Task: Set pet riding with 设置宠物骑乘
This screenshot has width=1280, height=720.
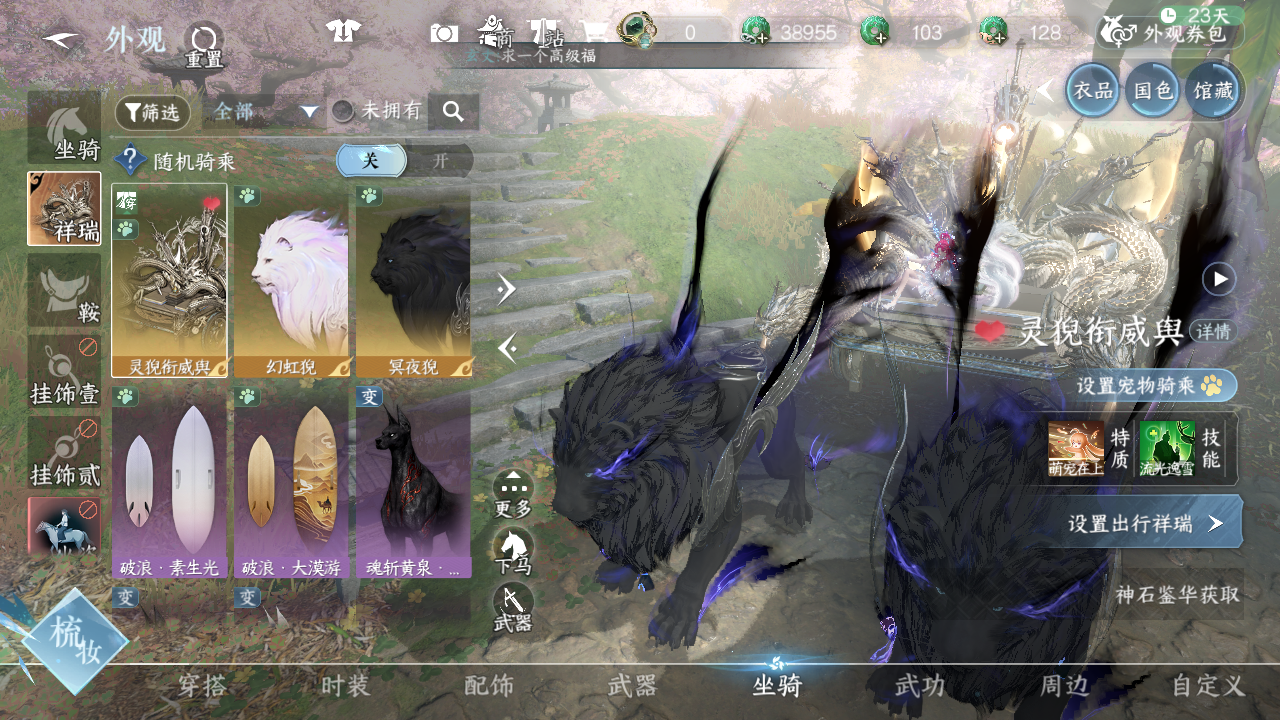Action: tap(1148, 385)
